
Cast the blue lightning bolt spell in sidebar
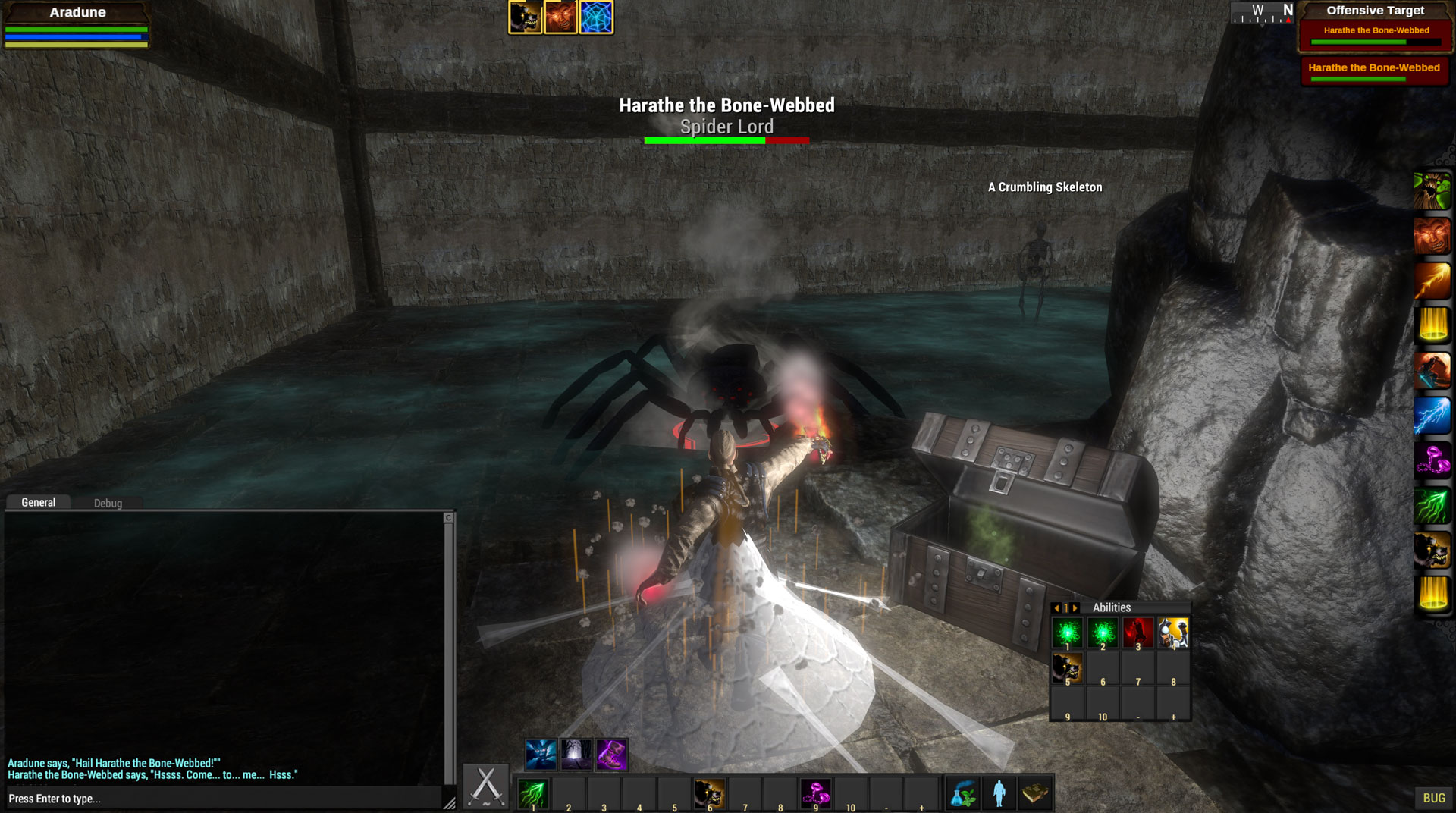1432,416
